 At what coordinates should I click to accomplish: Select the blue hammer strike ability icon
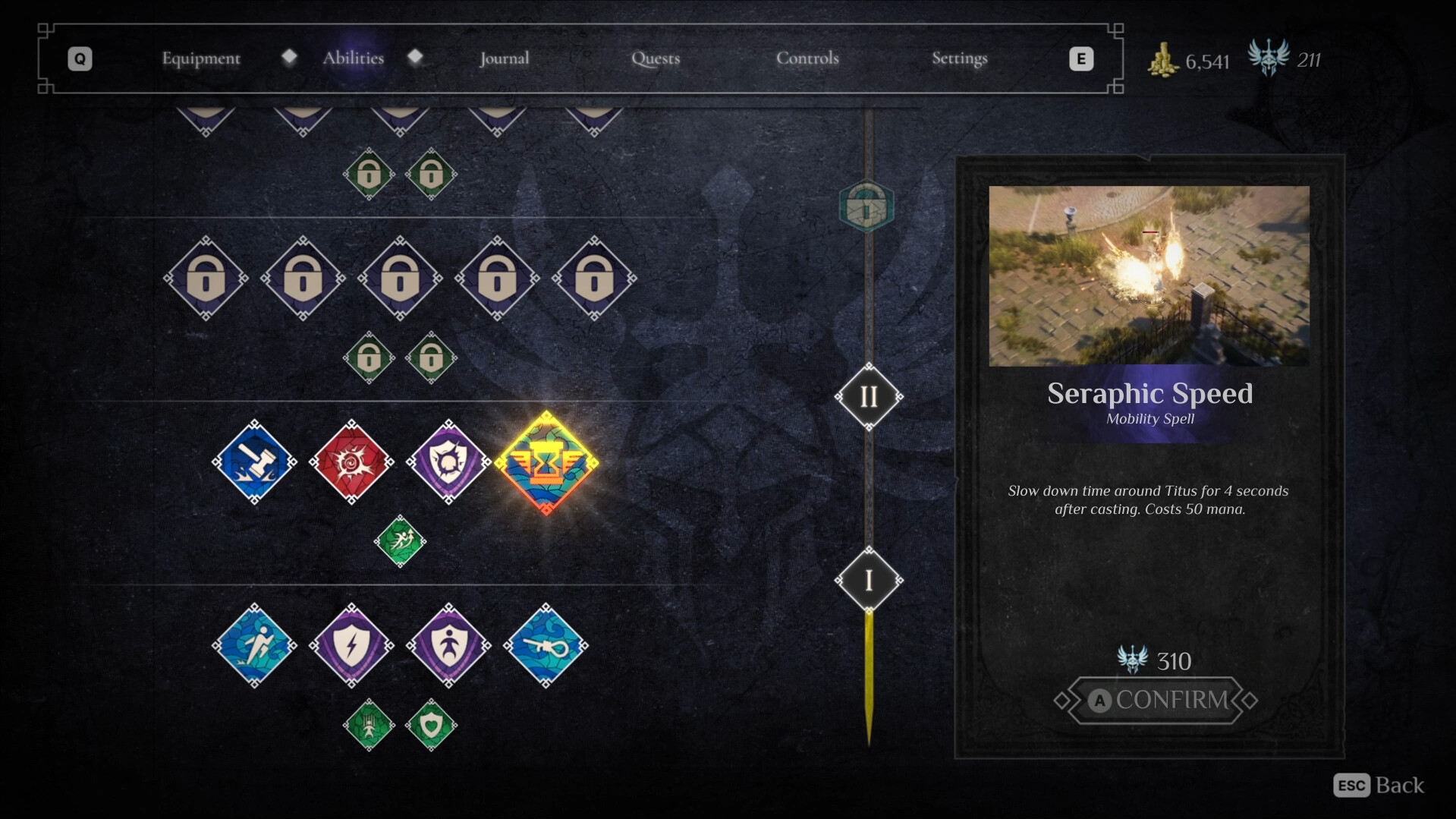[x=253, y=461]
